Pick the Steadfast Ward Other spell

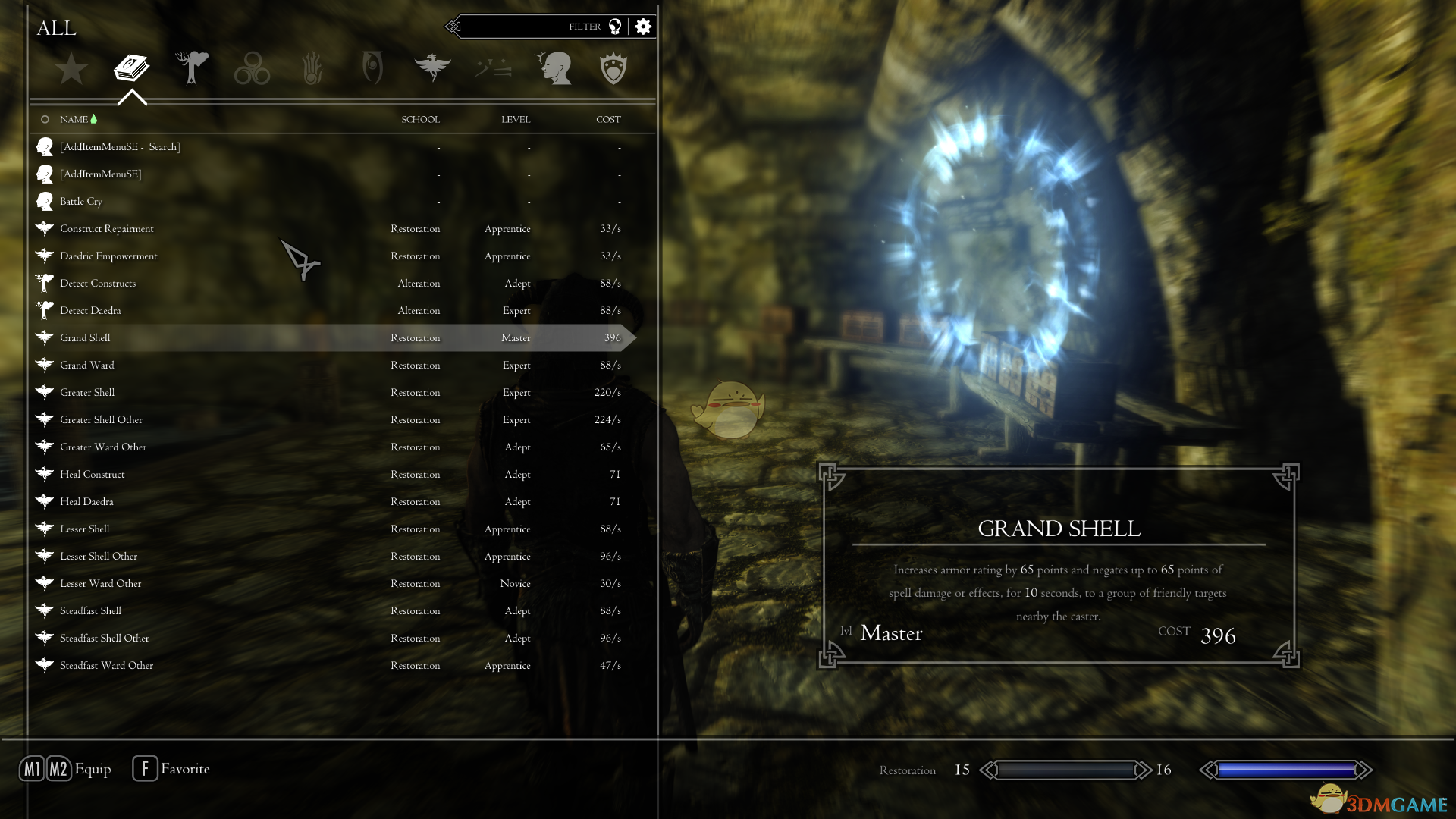tap(107, 665)
